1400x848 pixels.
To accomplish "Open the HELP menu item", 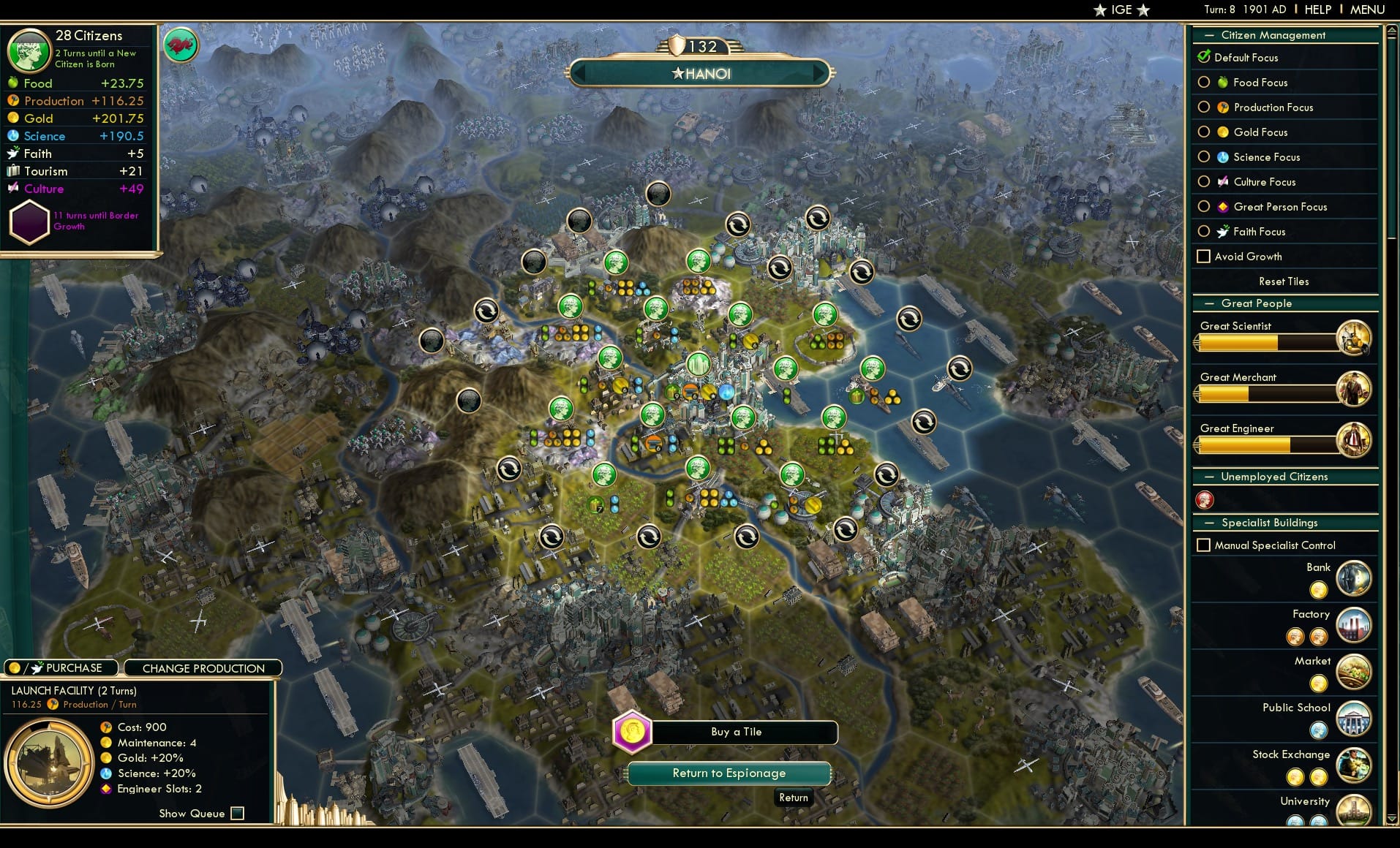I will pos(1317,10).
